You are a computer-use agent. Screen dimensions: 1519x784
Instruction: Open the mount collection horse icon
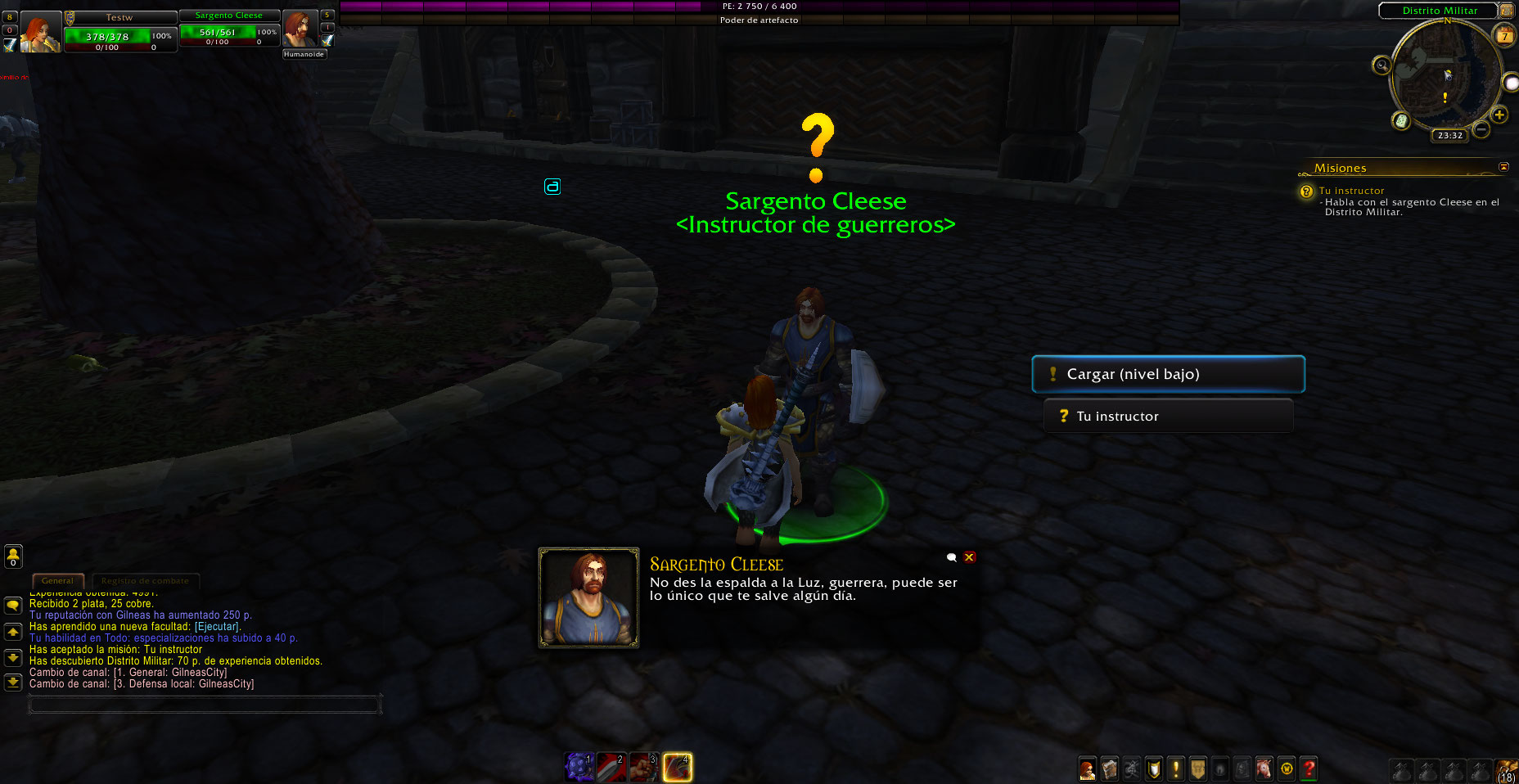click(1264, 769)
